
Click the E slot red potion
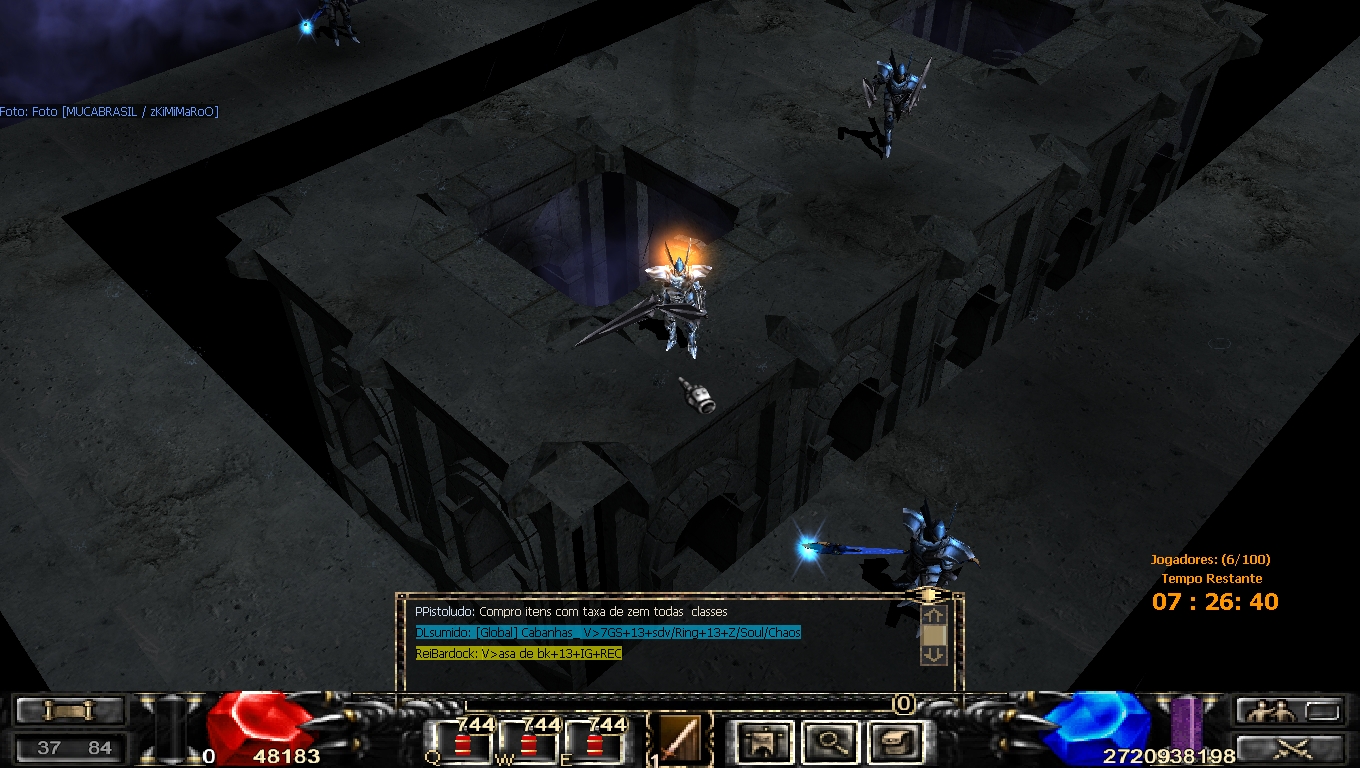click(595, 743)
